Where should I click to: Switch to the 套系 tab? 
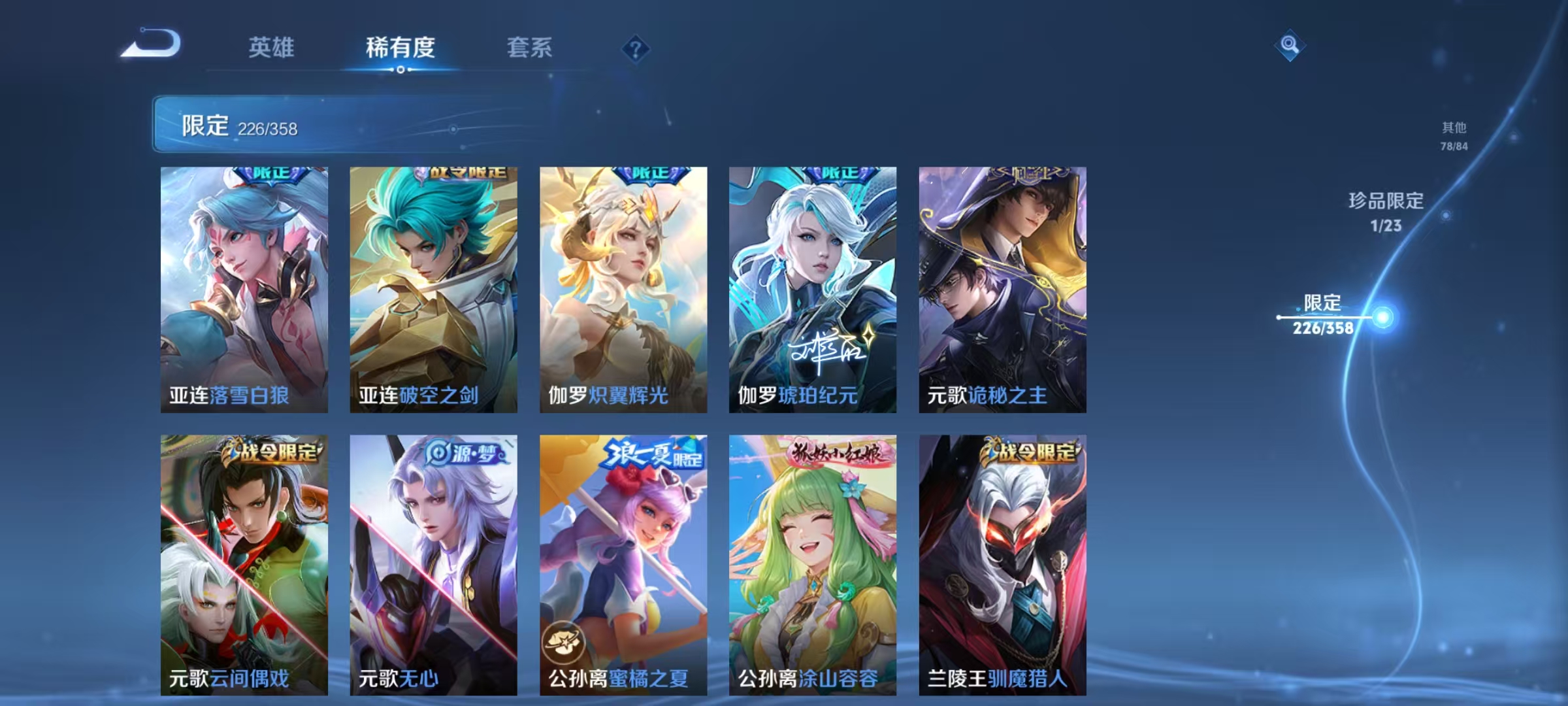pyautogui.click(x=531, y=48)
